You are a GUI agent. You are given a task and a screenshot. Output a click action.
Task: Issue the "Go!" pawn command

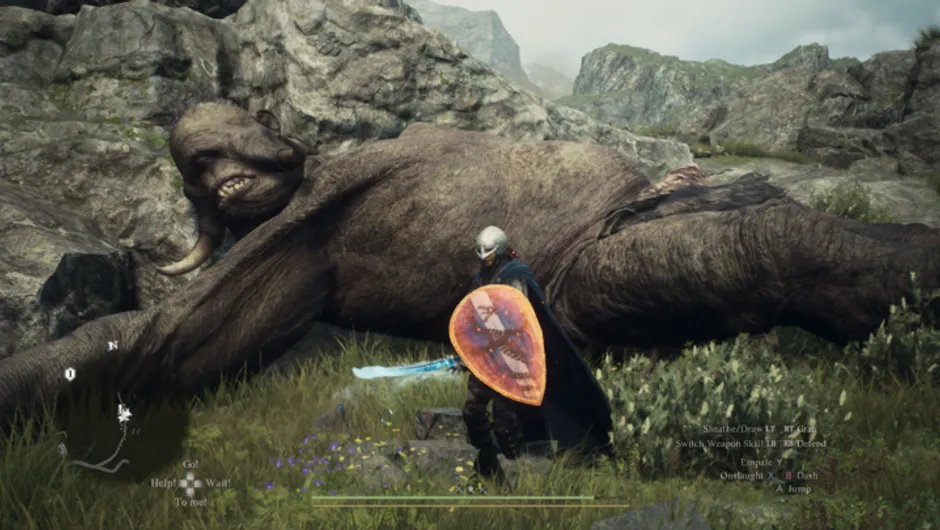(190, 464)
